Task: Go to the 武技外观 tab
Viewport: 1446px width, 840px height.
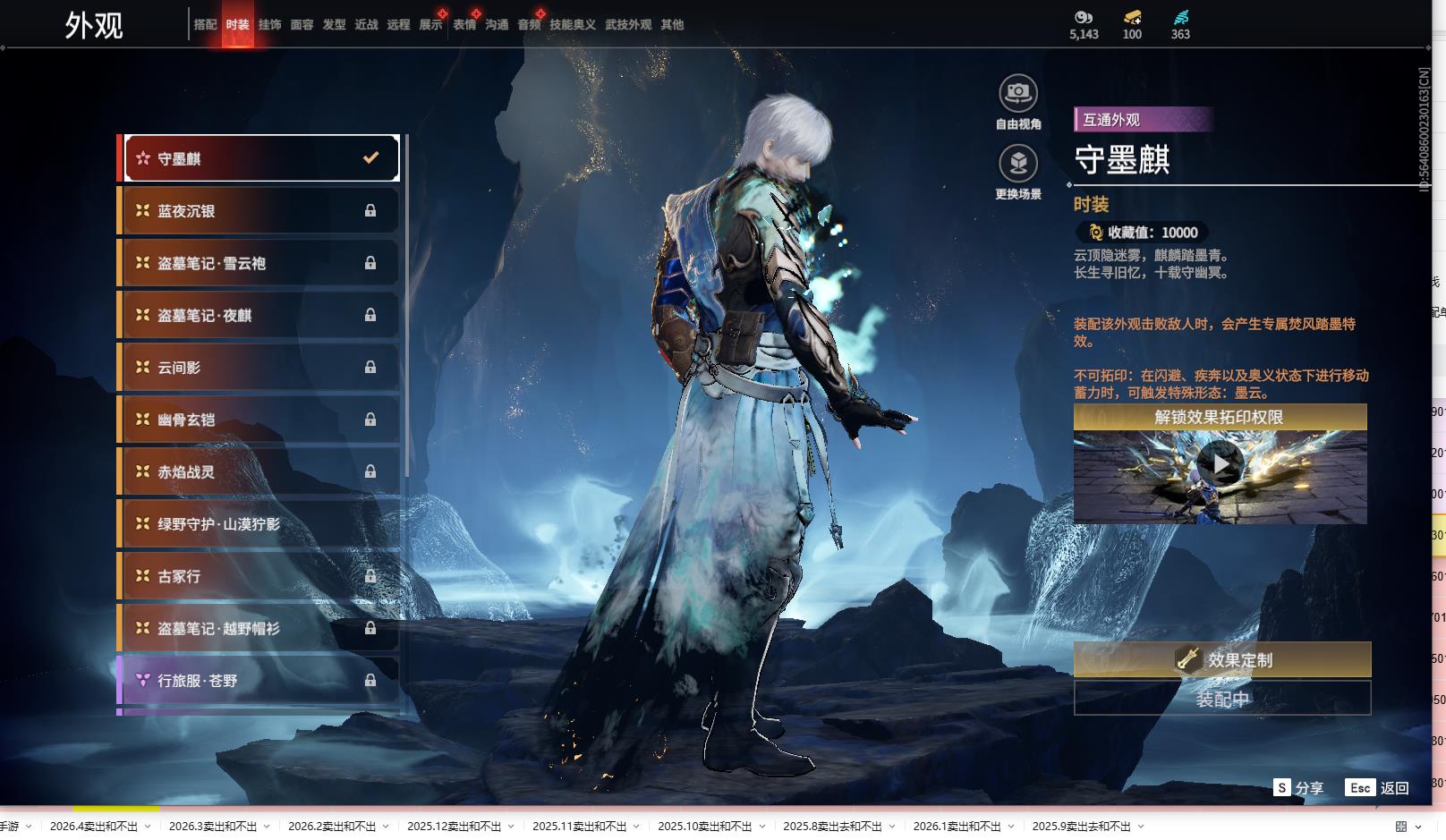Action: click(x=627, y=25)
